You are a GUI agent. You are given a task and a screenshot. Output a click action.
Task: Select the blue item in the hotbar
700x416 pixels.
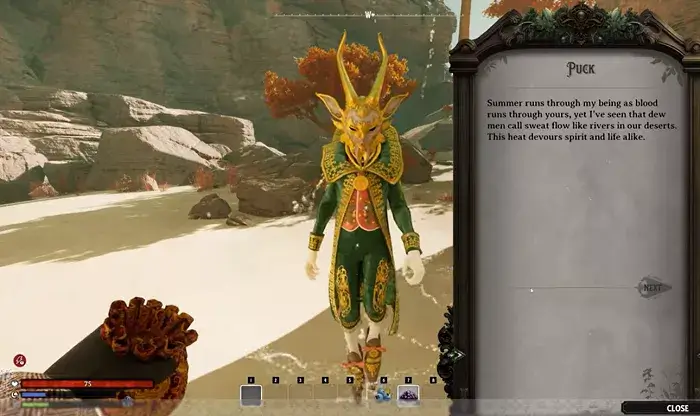click(x=382, y=395)
